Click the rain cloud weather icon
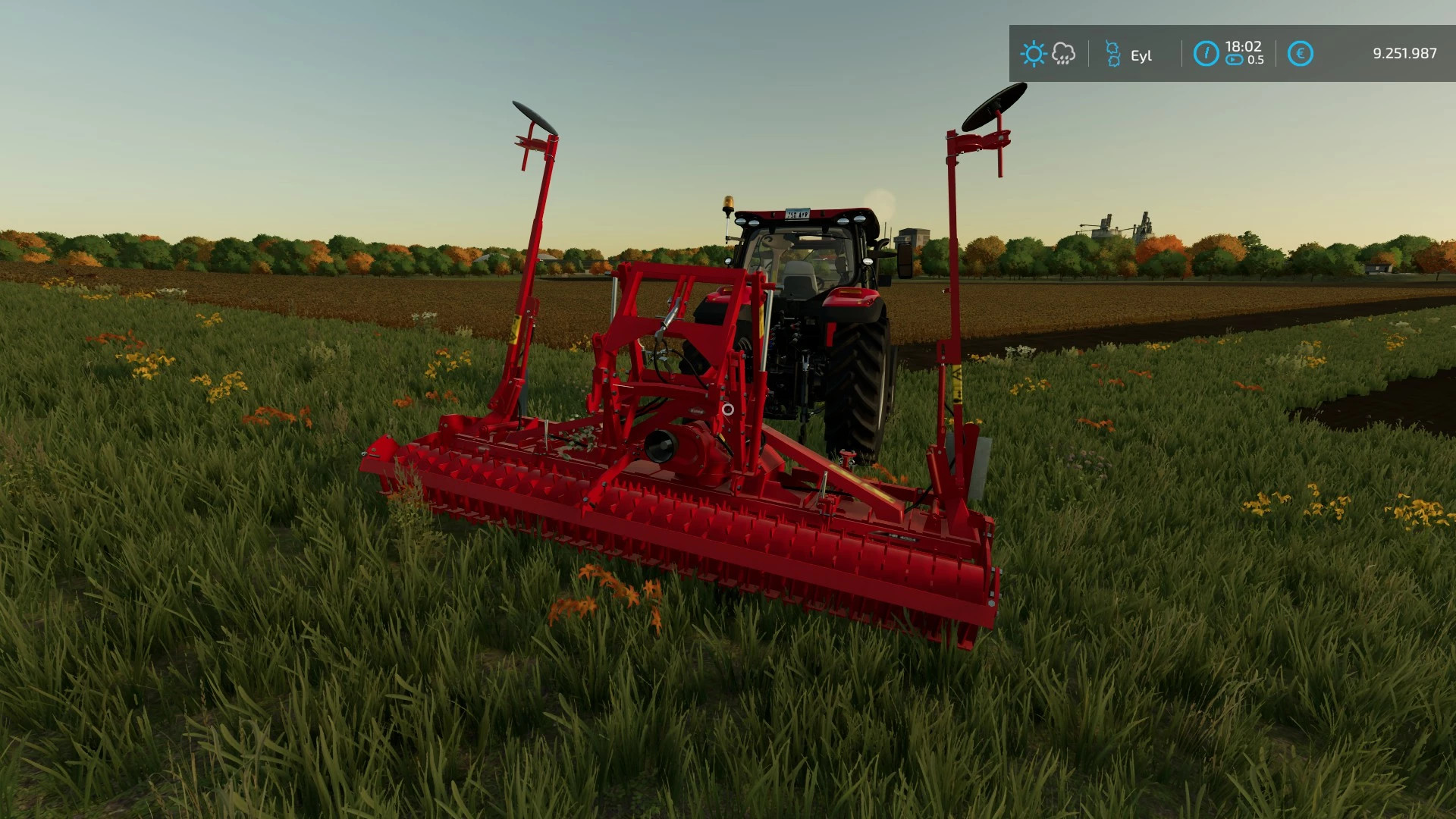Screen dimensions: 1456x819 (x=1062, y=53)
